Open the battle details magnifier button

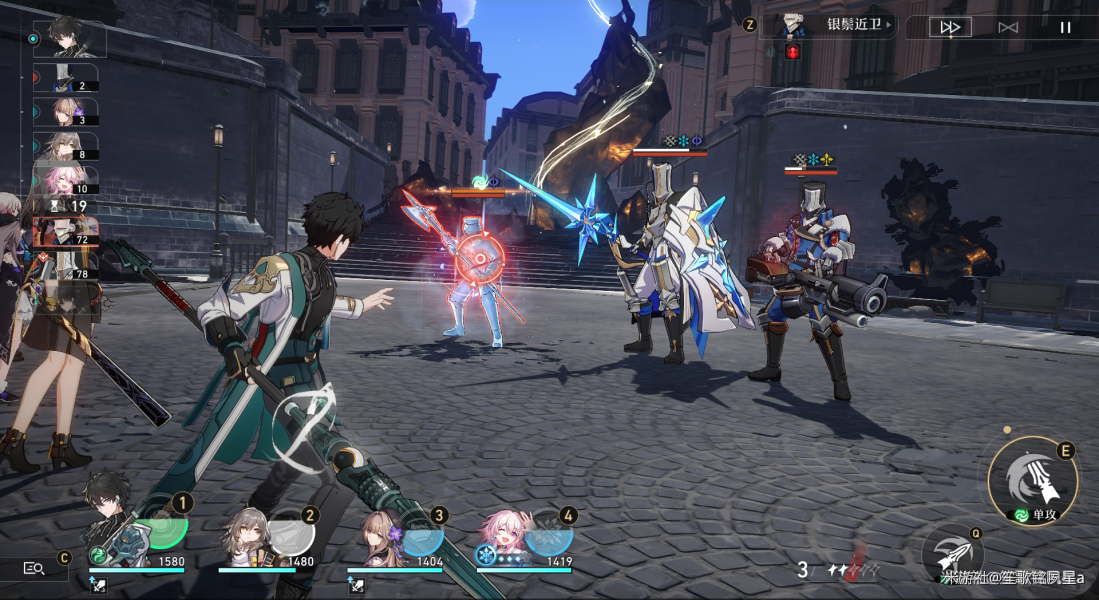pos(34,568)
